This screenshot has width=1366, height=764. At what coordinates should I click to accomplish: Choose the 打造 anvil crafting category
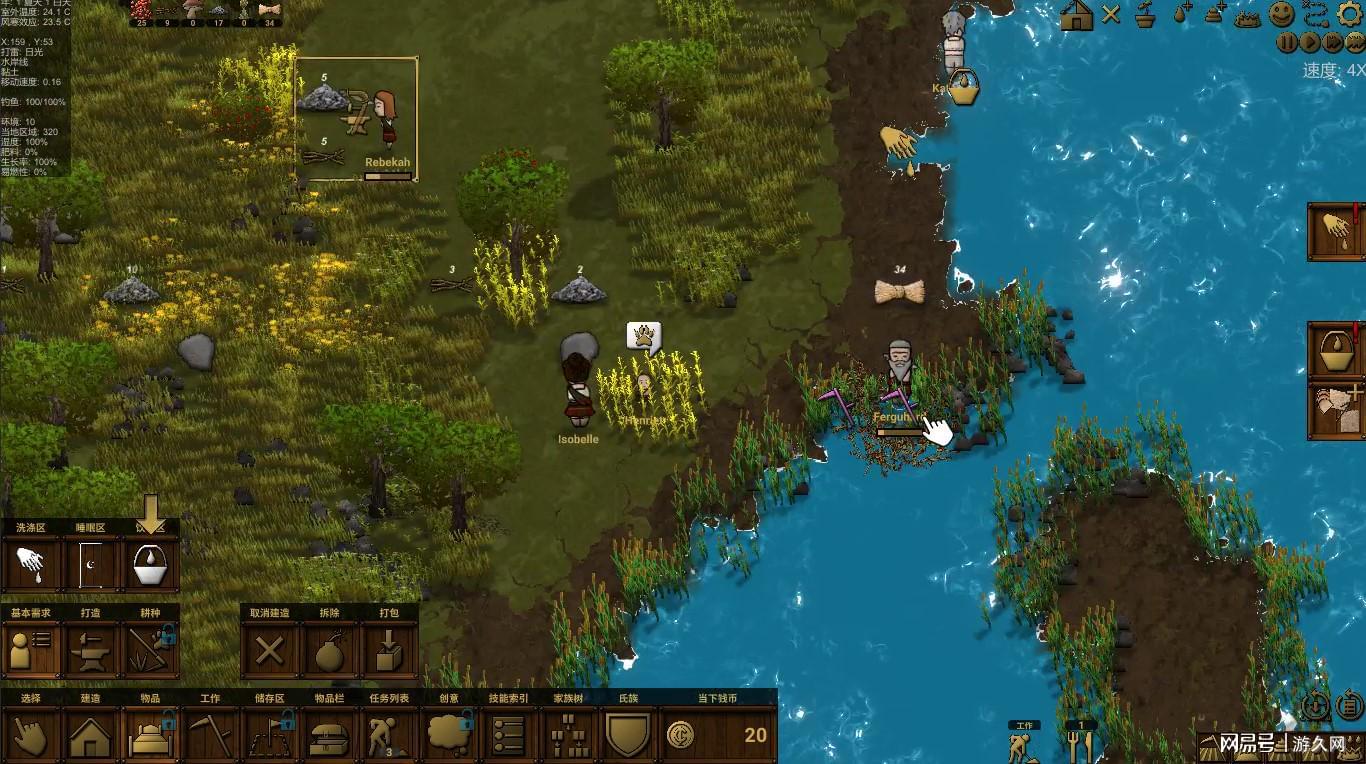click(91, 650)
